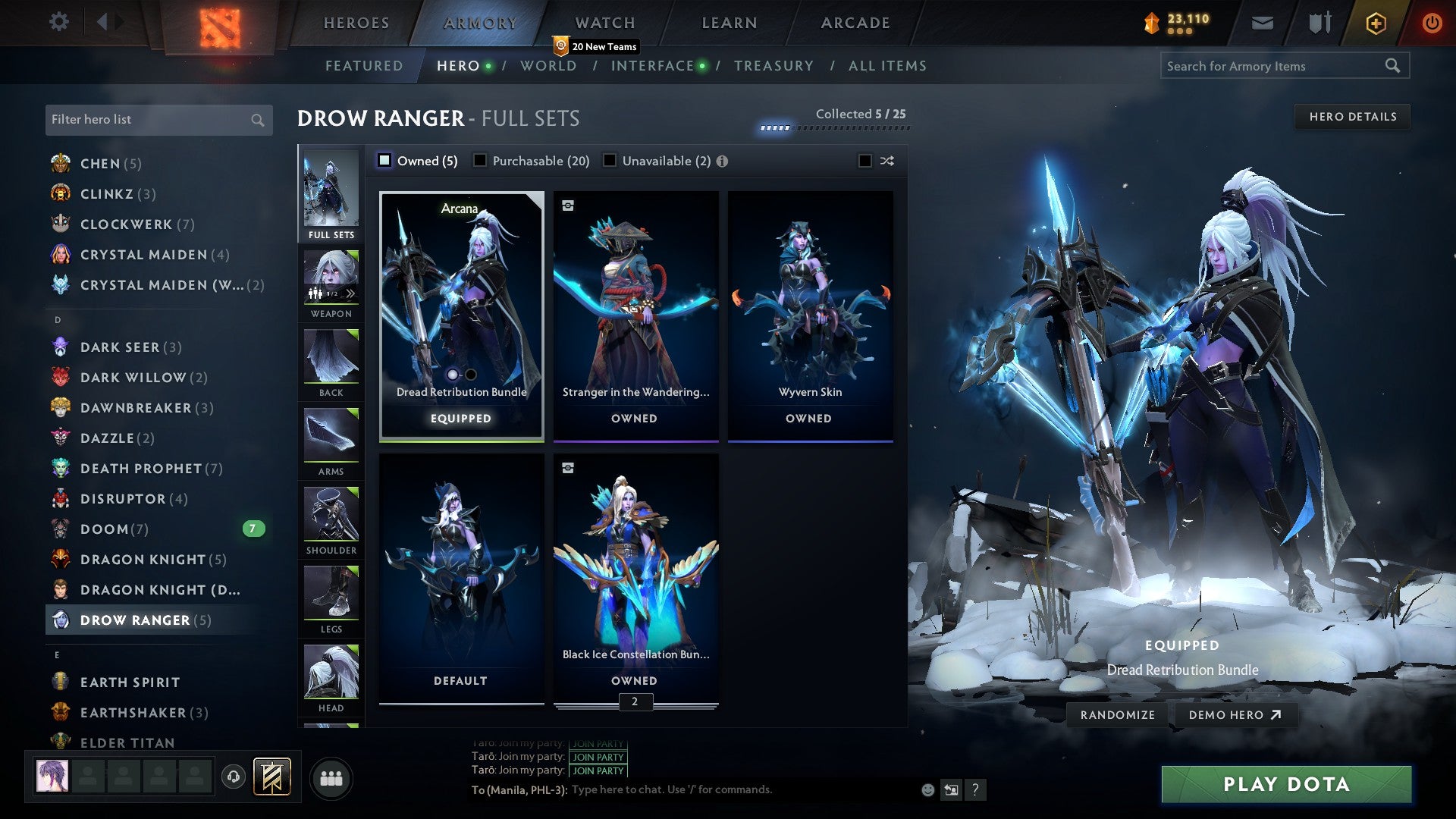The image size is (1456, 819).
Task: Click the Armory search magnifier icon
Action: (1394, 66)
